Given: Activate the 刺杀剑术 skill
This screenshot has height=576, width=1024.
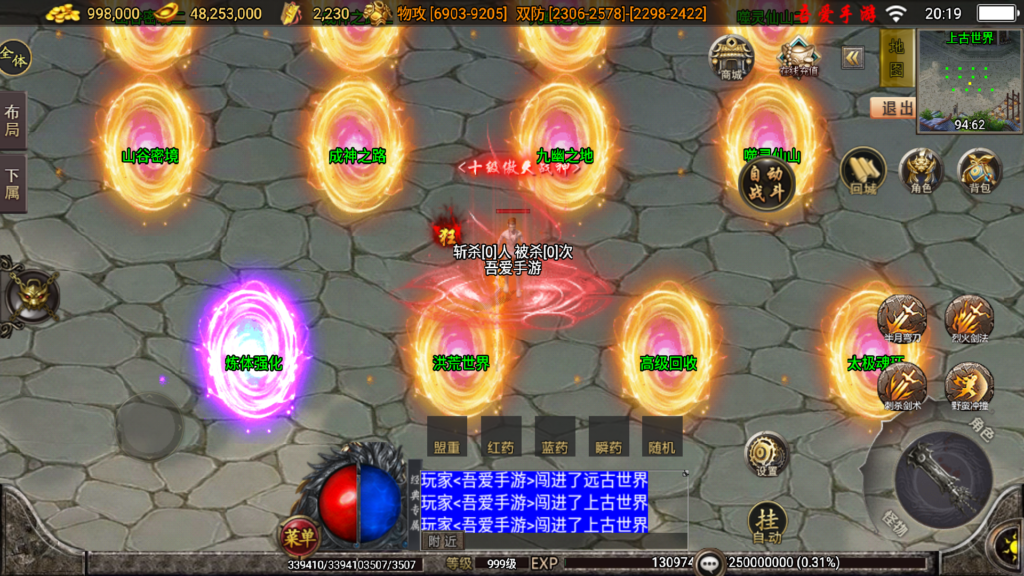Looking at the screenshot, I should pyautogui.click(x=902, y=387).
